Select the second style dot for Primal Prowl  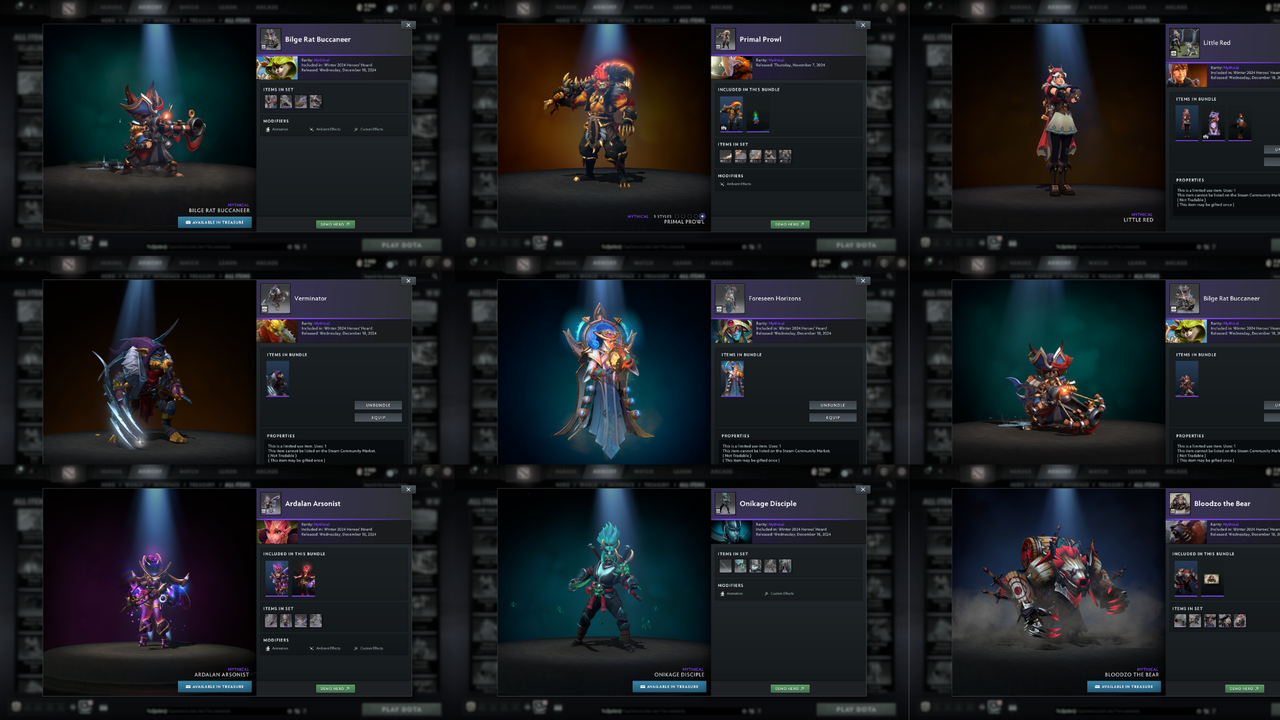coord(683,216)
